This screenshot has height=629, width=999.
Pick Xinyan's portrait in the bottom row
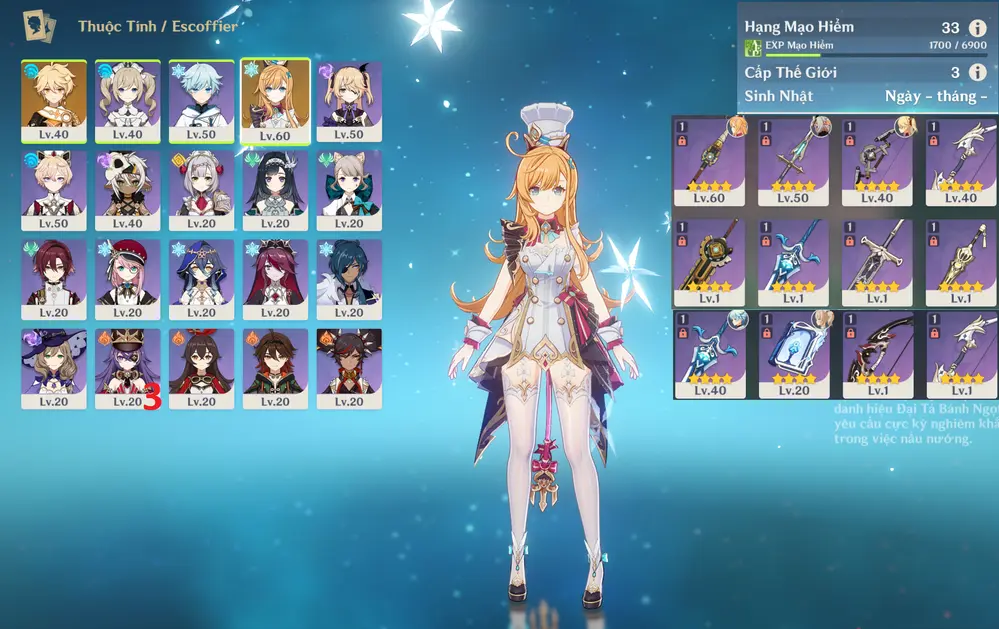[349, 368]
